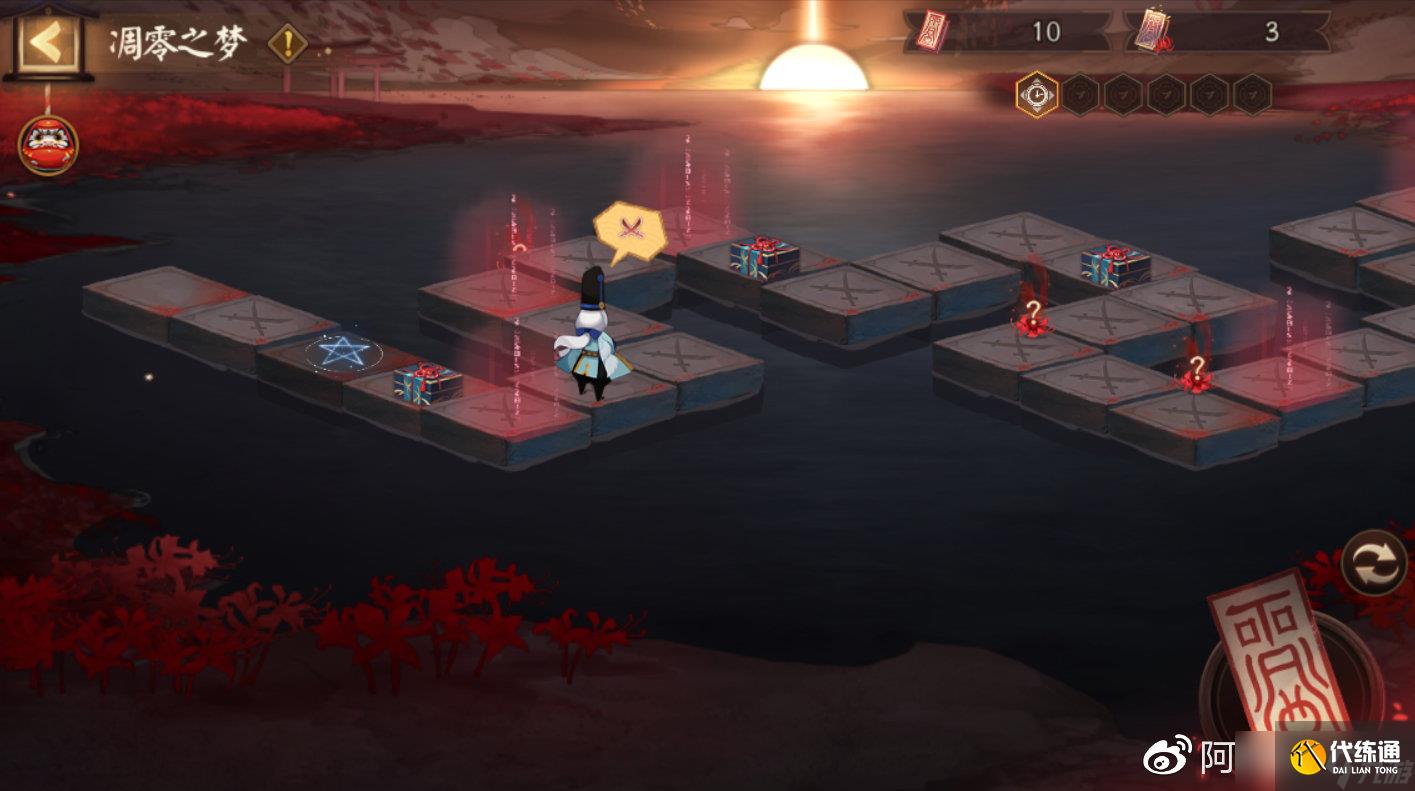
Task: Click the circular swap arrows button
Action: pos(1374,563)
